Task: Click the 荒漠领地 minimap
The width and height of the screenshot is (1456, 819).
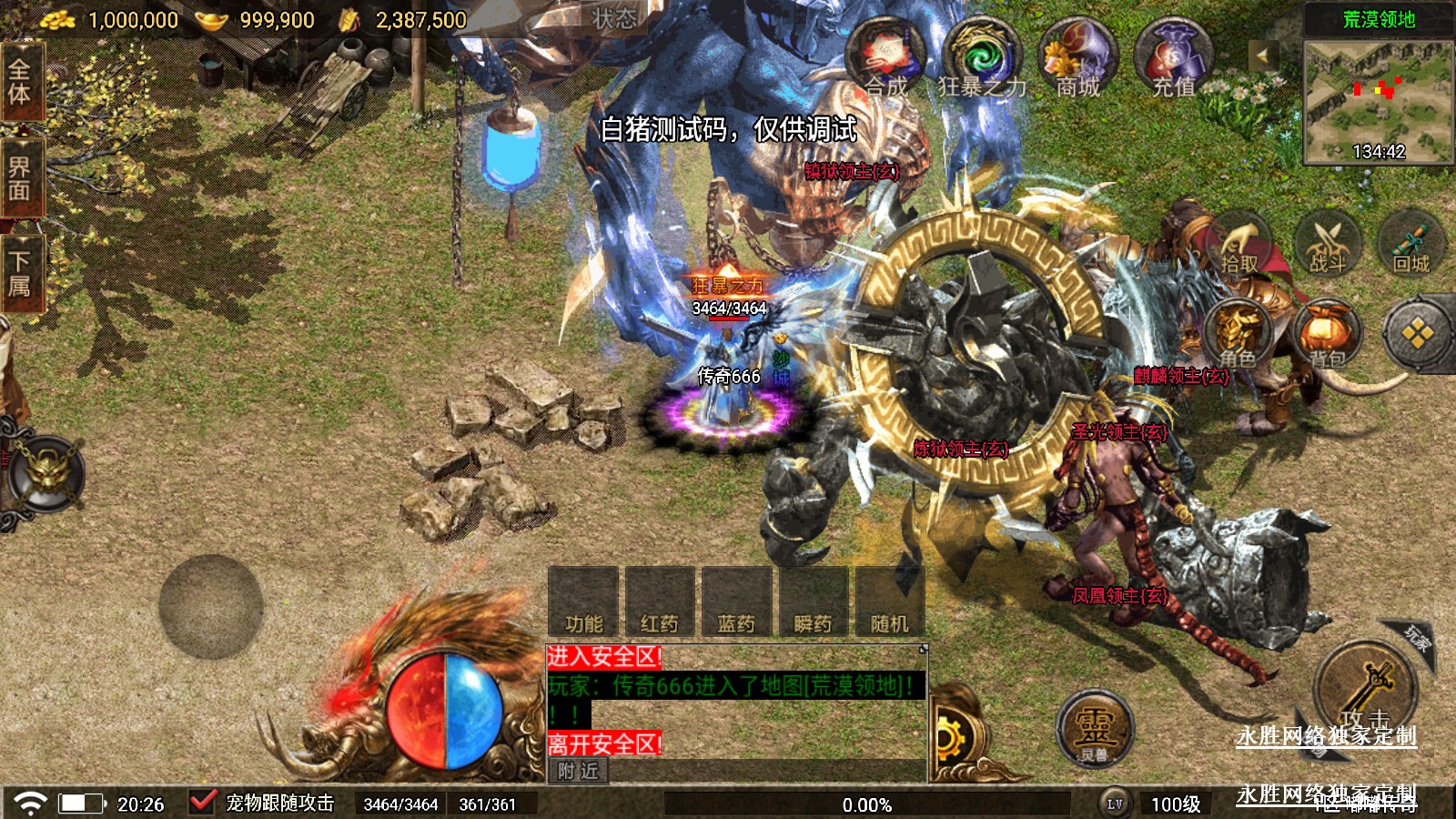Action: (1378, 102)
